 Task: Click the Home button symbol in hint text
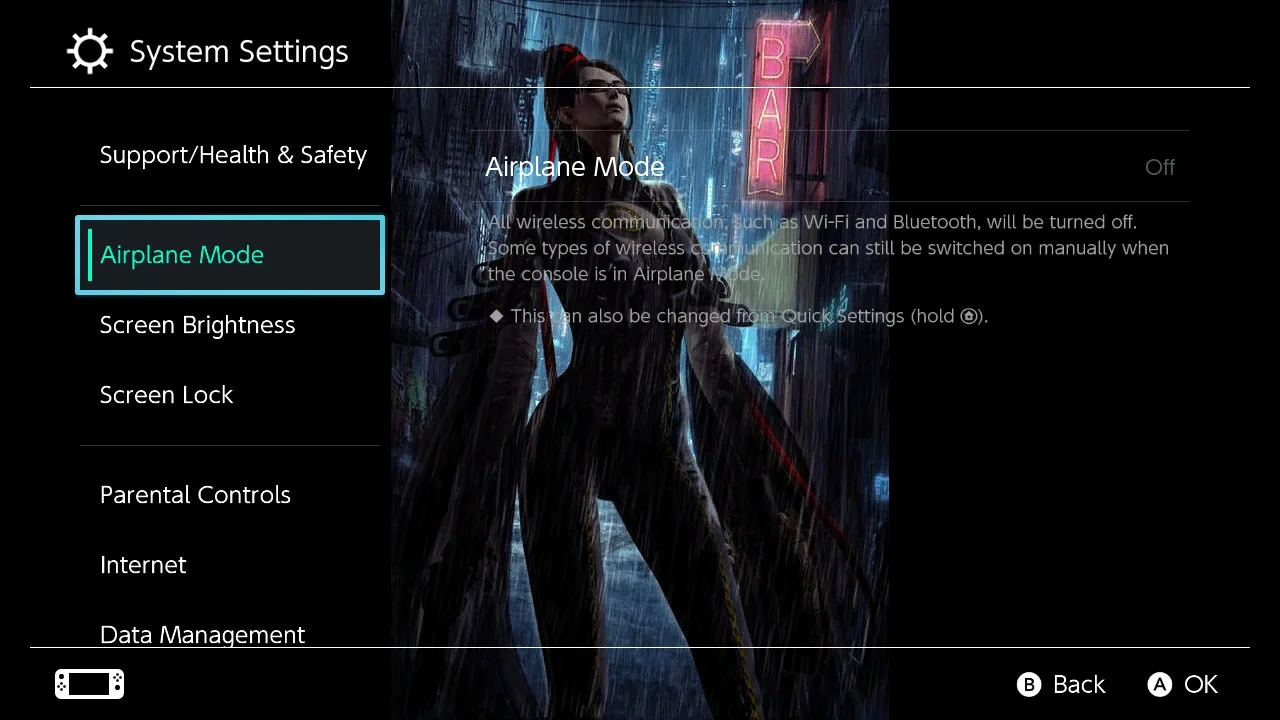pos(968,316)
